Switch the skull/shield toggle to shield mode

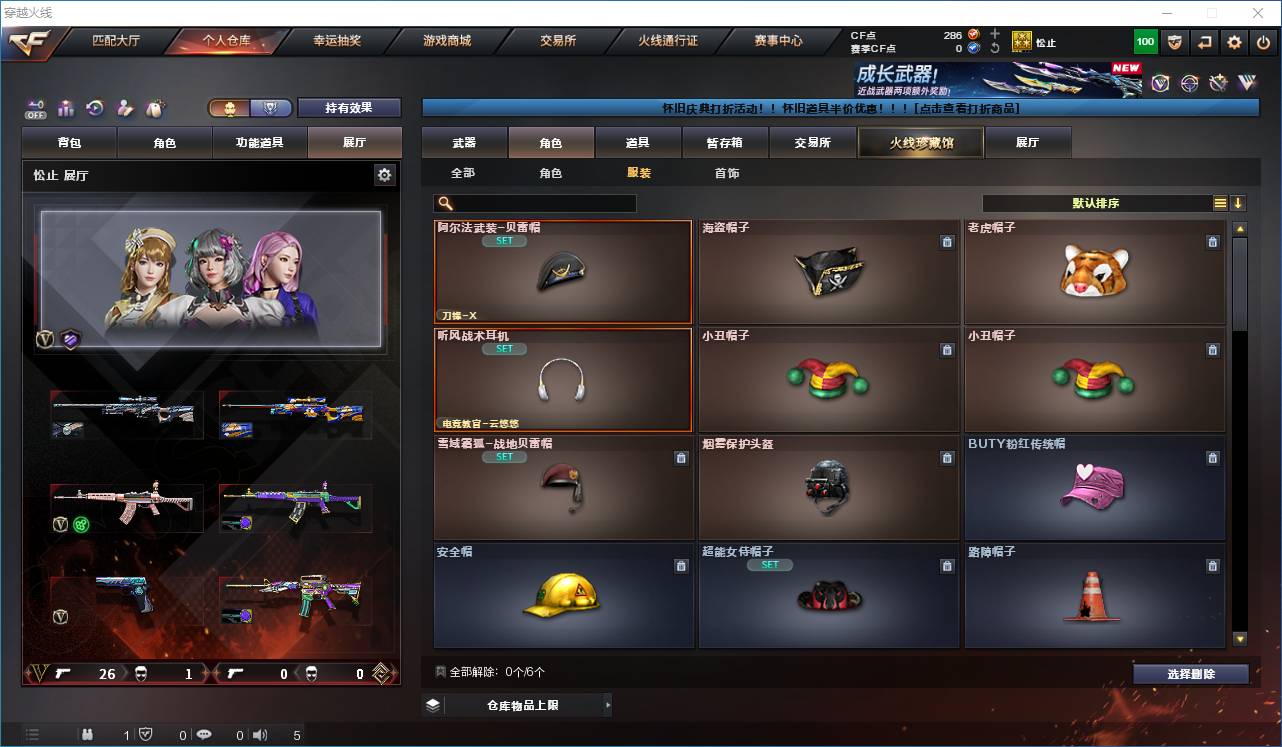(271, 106)
